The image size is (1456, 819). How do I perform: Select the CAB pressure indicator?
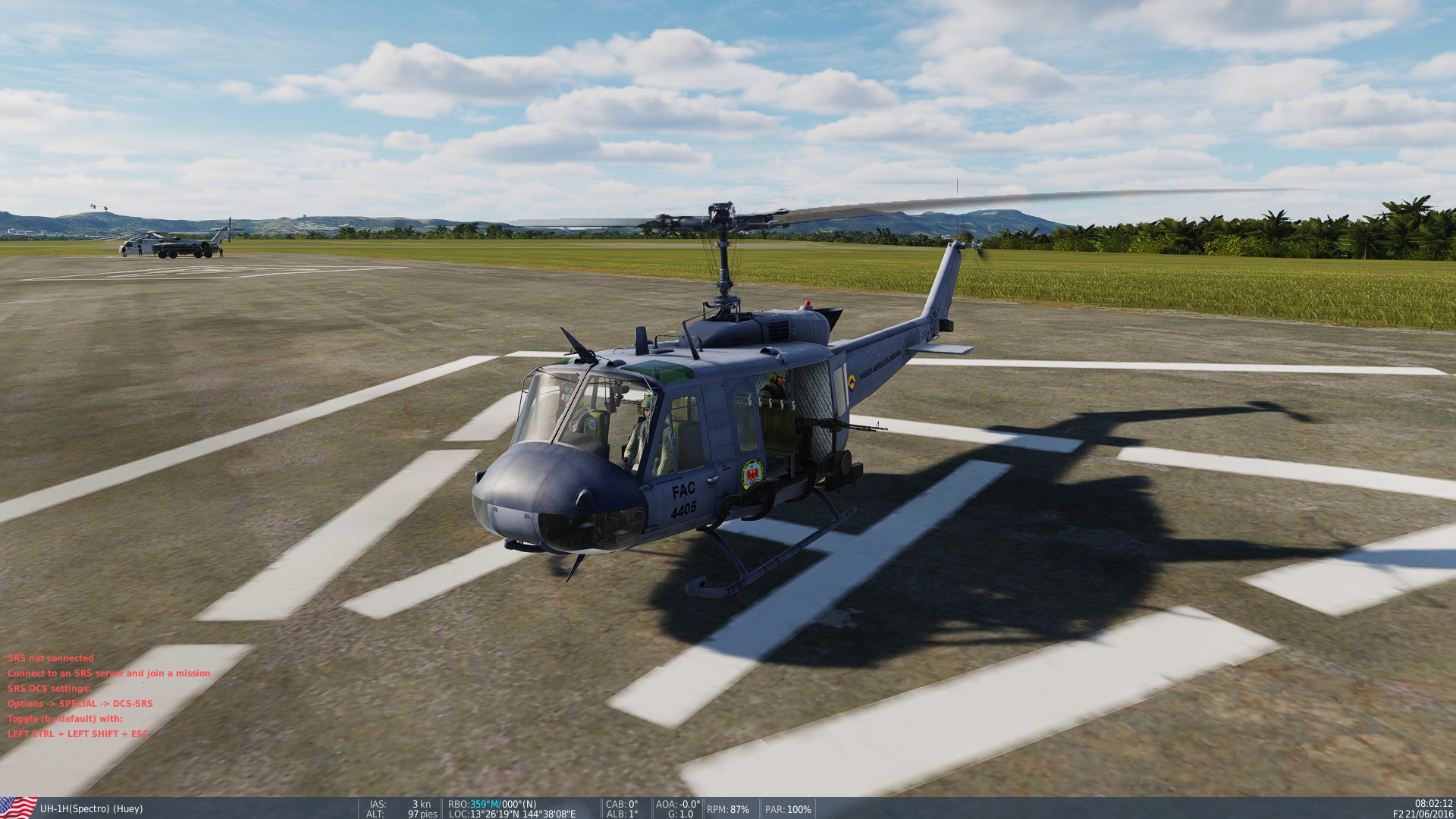pos(622,805)
